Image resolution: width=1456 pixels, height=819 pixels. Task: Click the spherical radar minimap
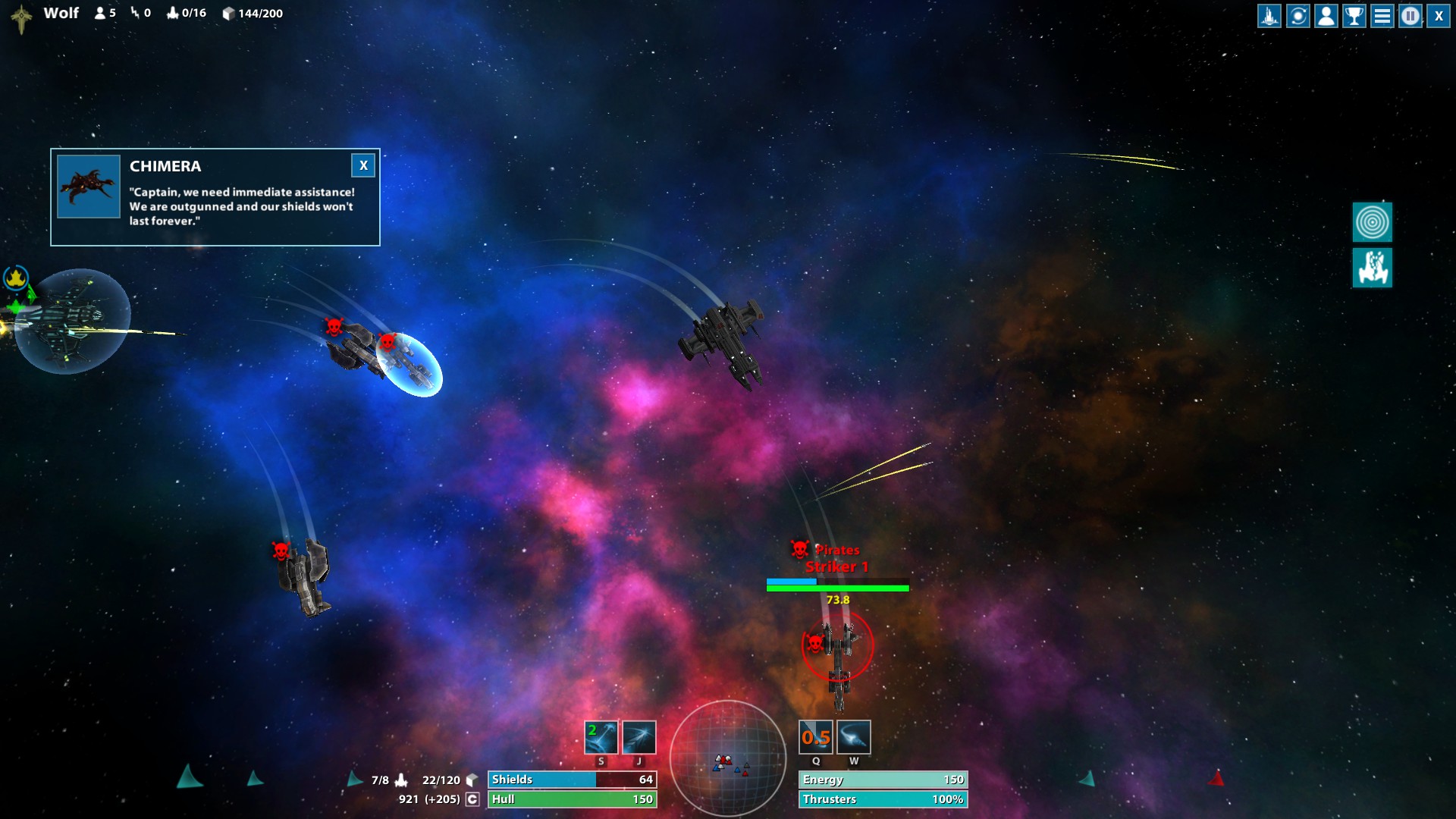tap(728, 758)
